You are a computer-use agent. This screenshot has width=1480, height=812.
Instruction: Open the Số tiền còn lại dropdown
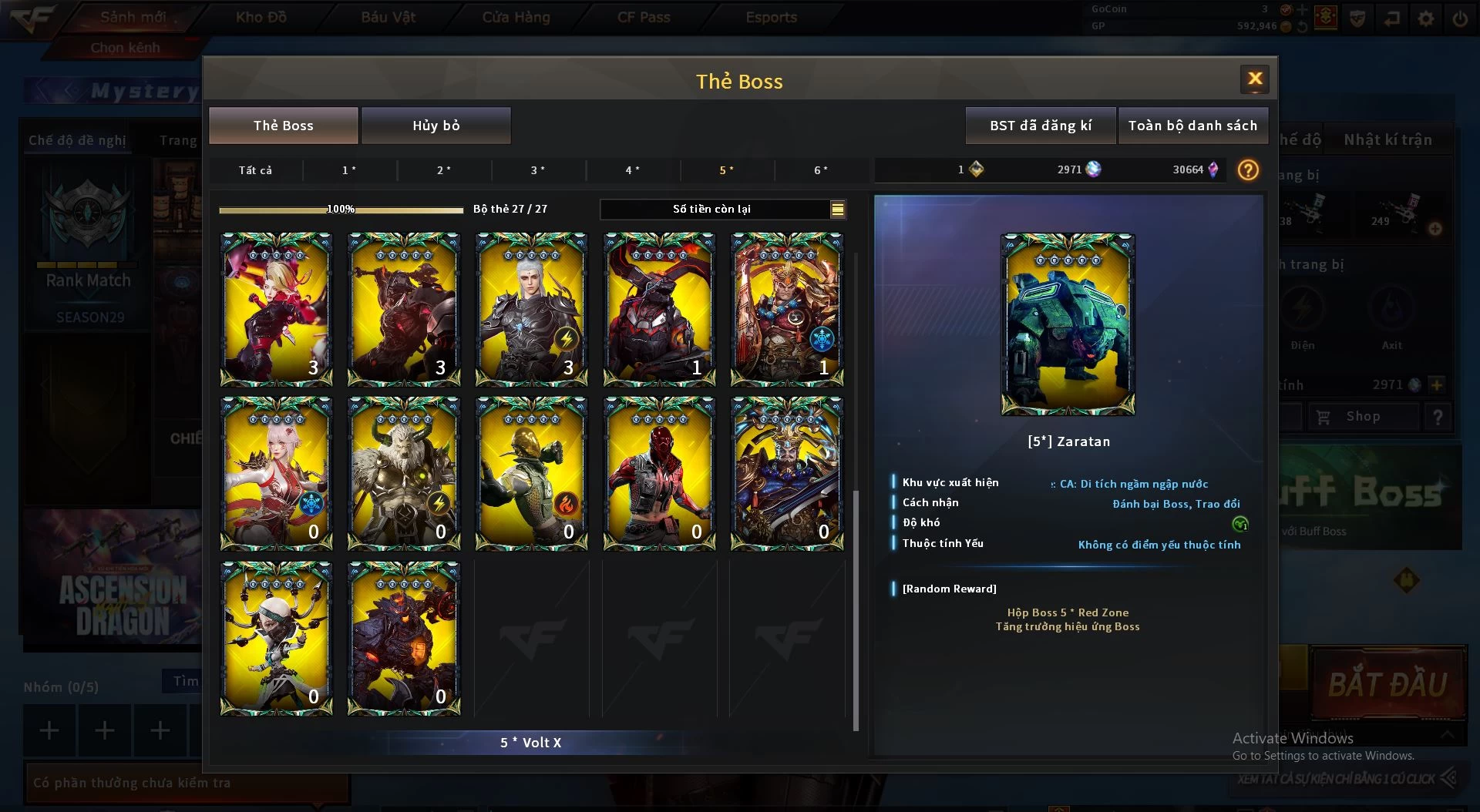[837, 209]
